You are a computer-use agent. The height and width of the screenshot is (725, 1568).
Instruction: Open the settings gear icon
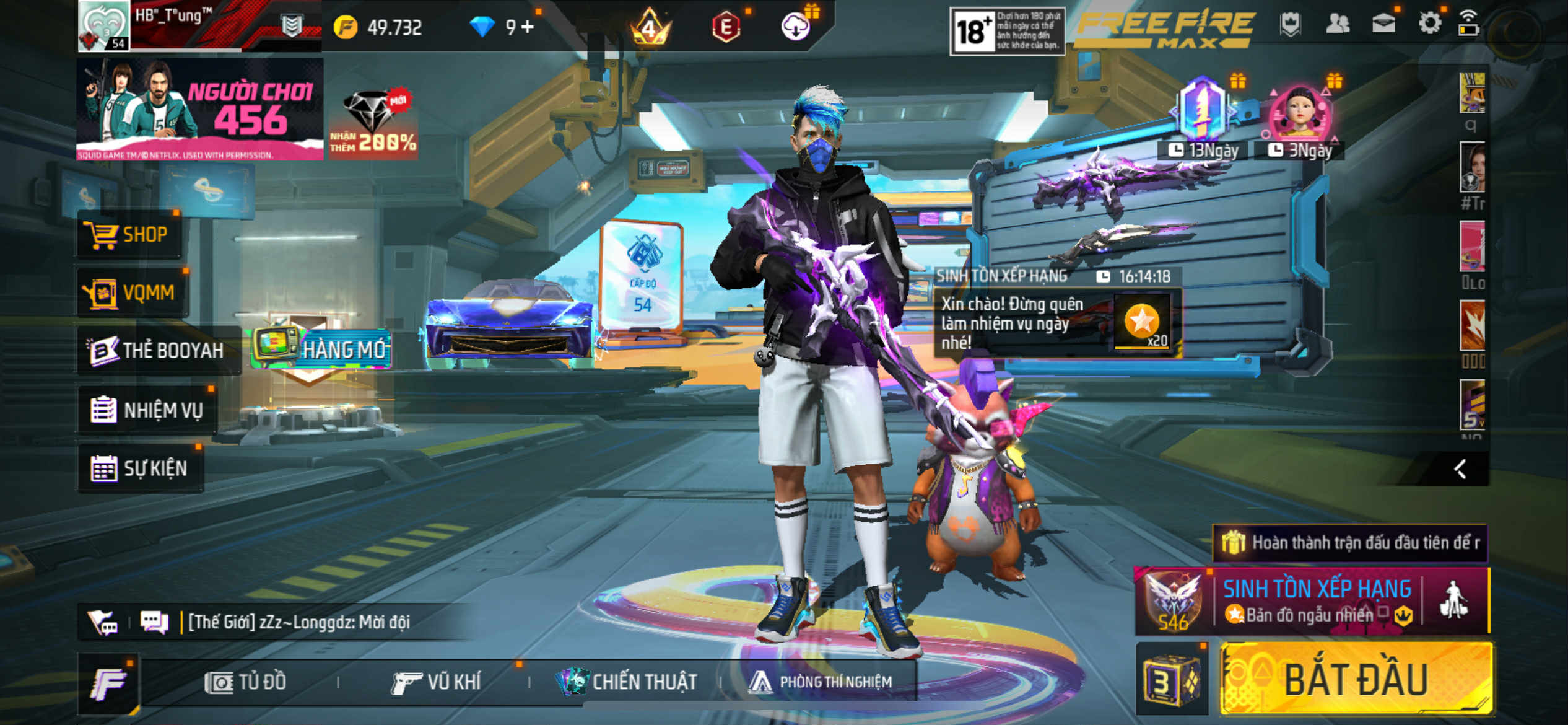pyautogui.click(x=1429, y=24)
